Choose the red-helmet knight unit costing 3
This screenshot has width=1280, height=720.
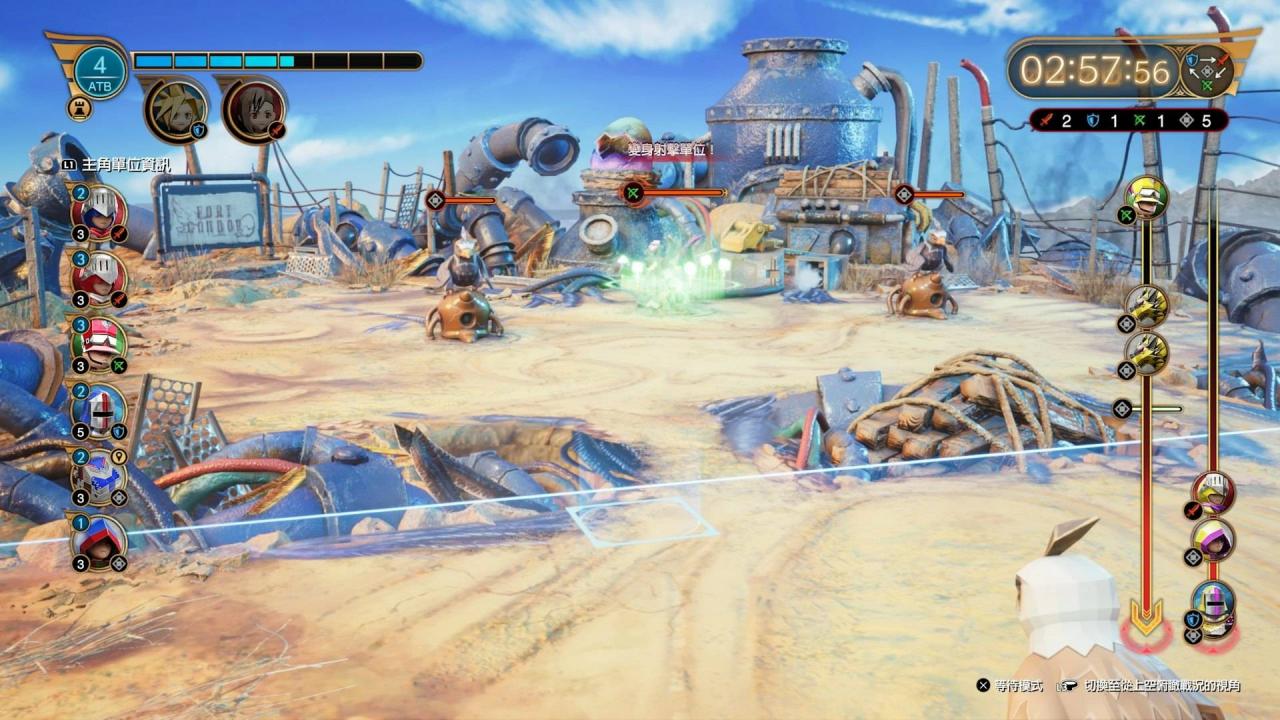pos(100,277)
